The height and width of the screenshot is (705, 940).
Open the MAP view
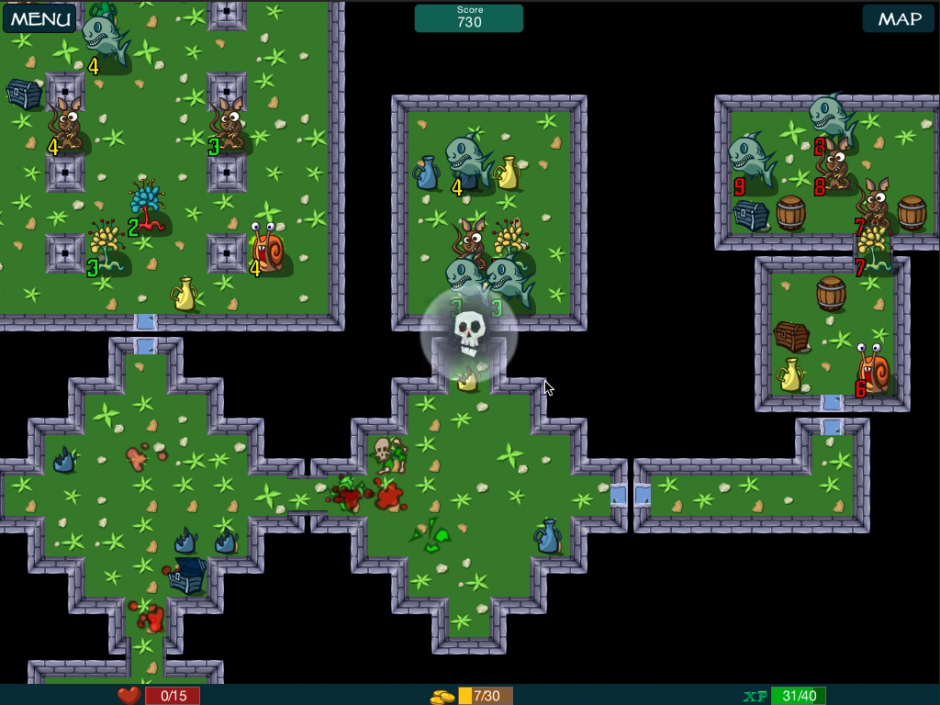click(898, 18)
